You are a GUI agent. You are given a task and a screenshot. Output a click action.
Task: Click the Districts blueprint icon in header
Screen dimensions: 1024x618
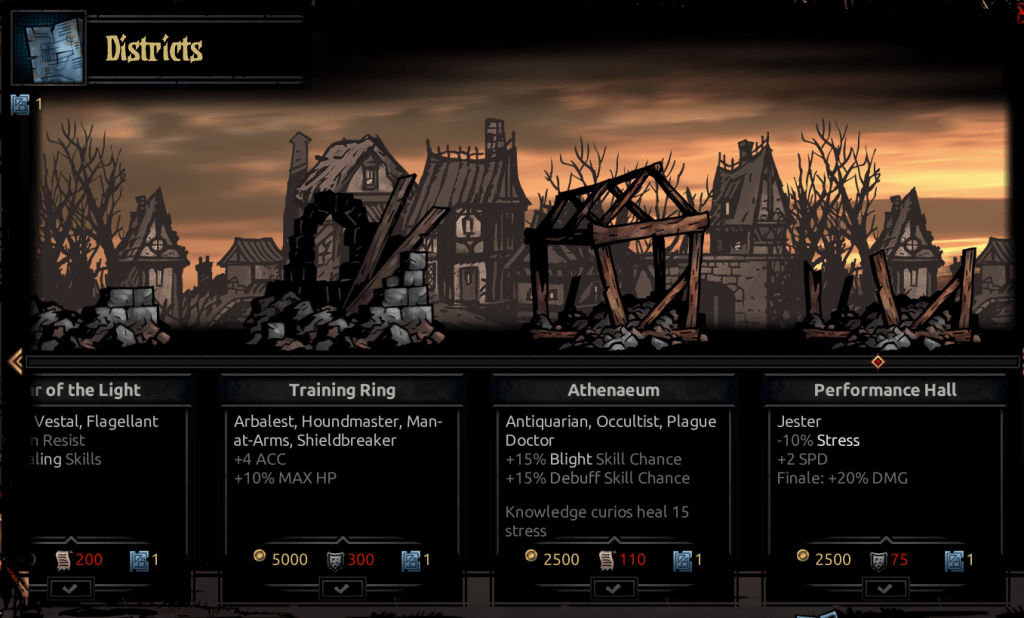pyautogui.click(x=48, y=48)
